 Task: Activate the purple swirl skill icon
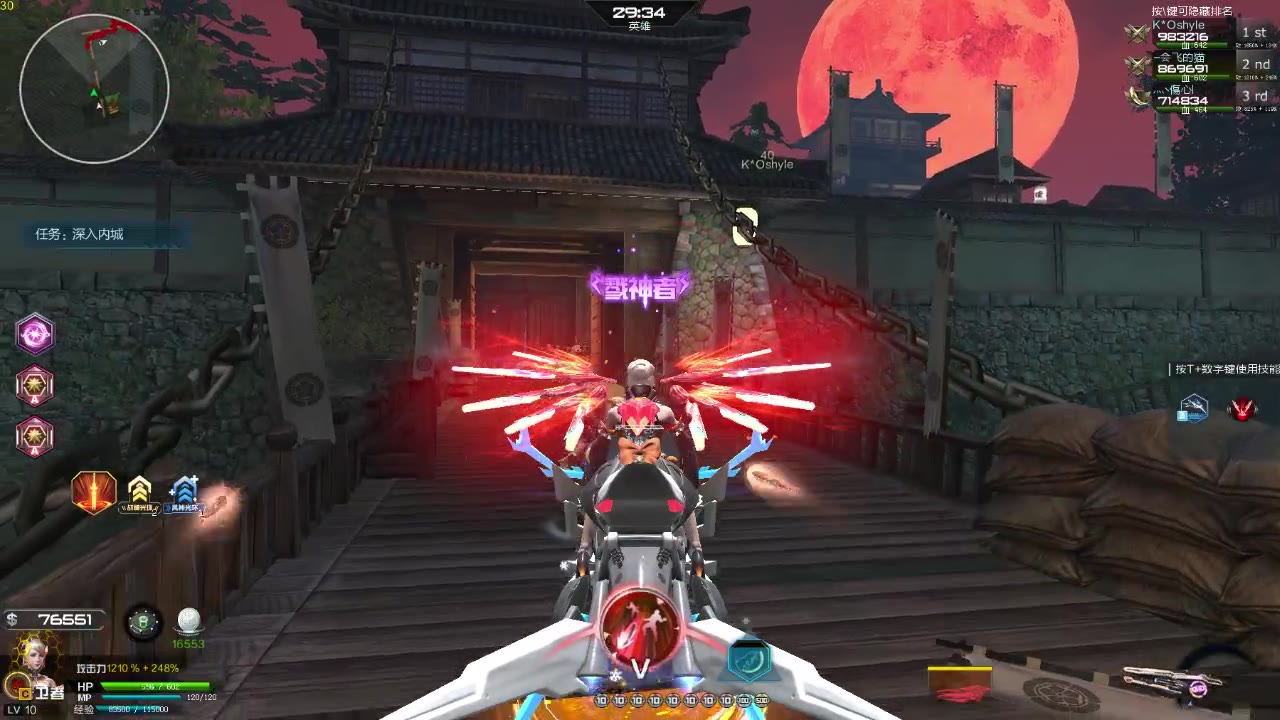[x=33, y=334]
